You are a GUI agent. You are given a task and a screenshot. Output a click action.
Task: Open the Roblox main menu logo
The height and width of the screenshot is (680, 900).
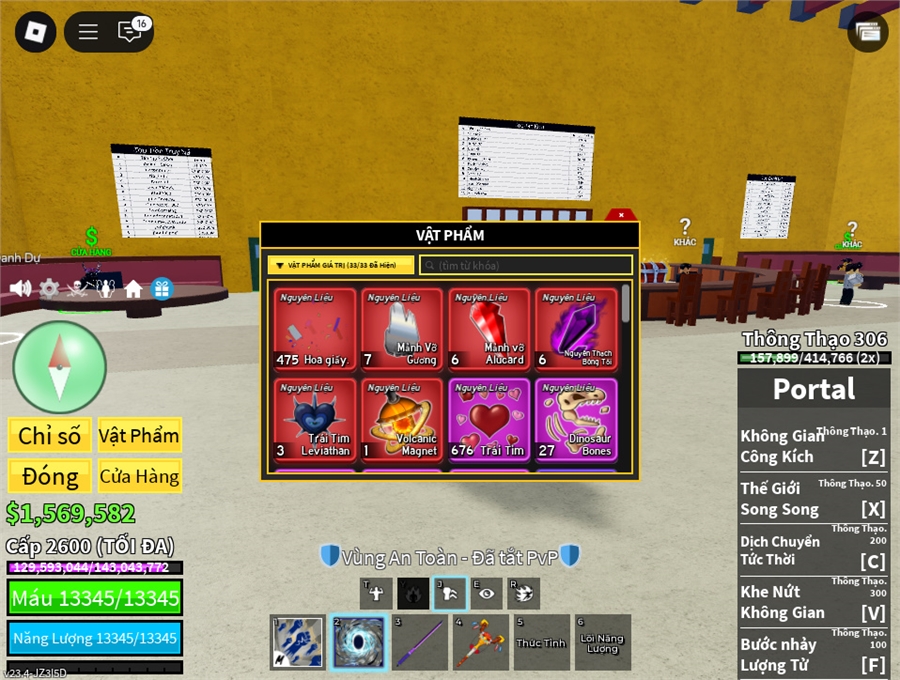pos(36,32)
